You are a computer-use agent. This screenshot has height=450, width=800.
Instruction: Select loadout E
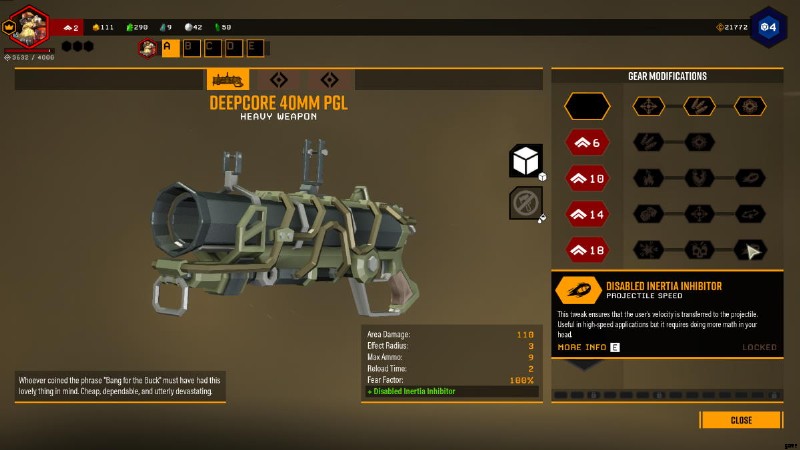tap(254, 46)
